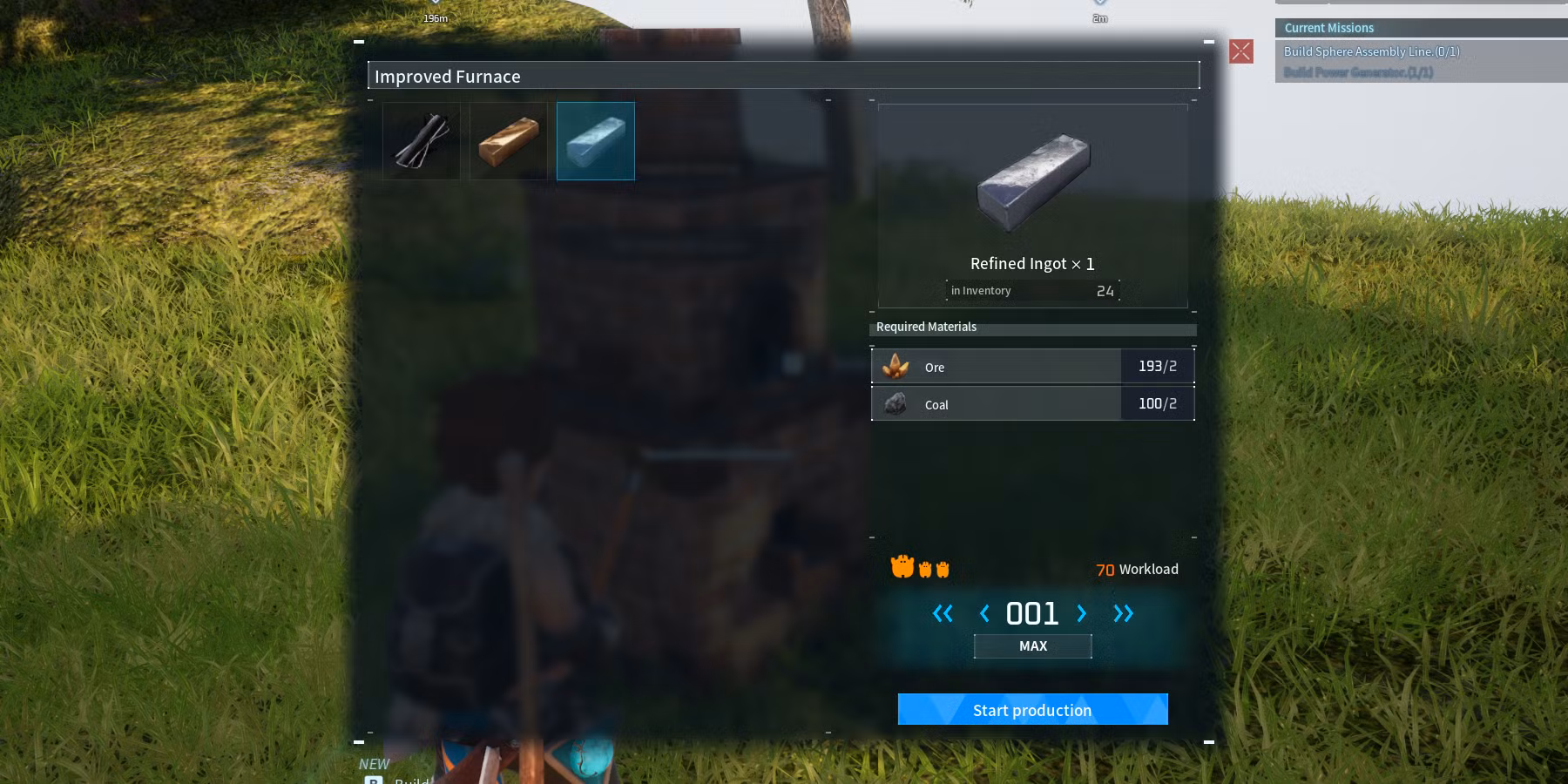The height and width of the screenshot is (784, 1568).
Task: Click the Ore material icon
Action: [896, 366]
